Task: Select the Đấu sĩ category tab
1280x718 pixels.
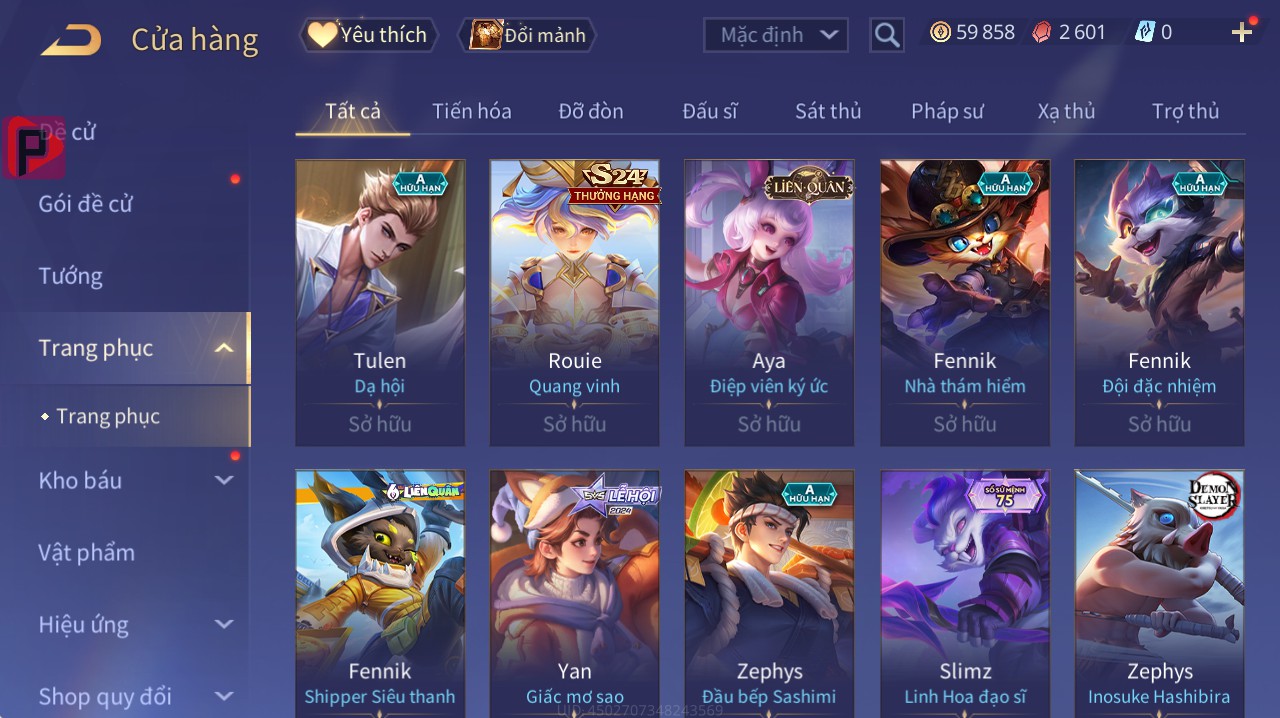Action: (x=709, y=111)
